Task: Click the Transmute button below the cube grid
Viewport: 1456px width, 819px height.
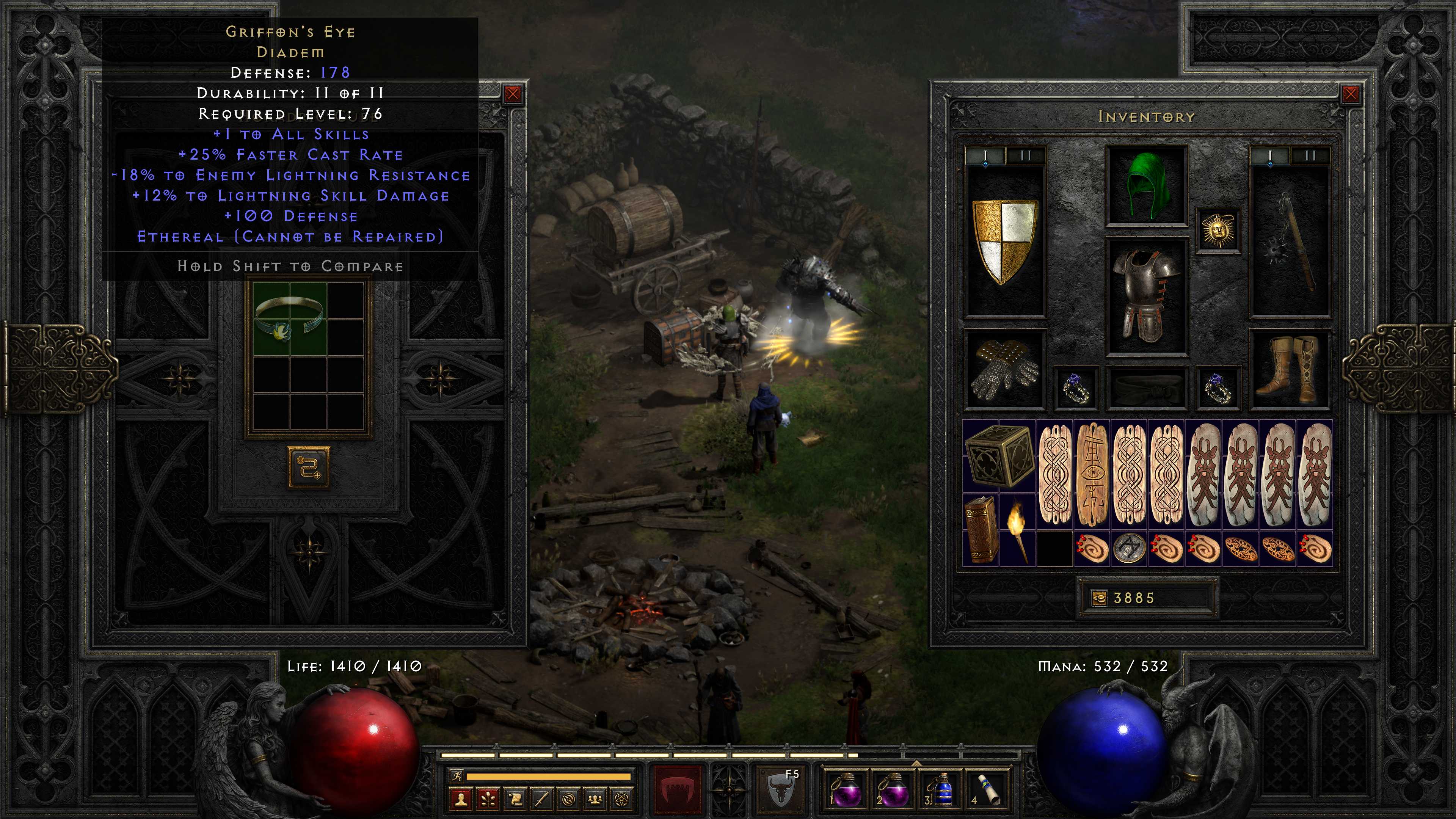Action: (x=309, y=468)
